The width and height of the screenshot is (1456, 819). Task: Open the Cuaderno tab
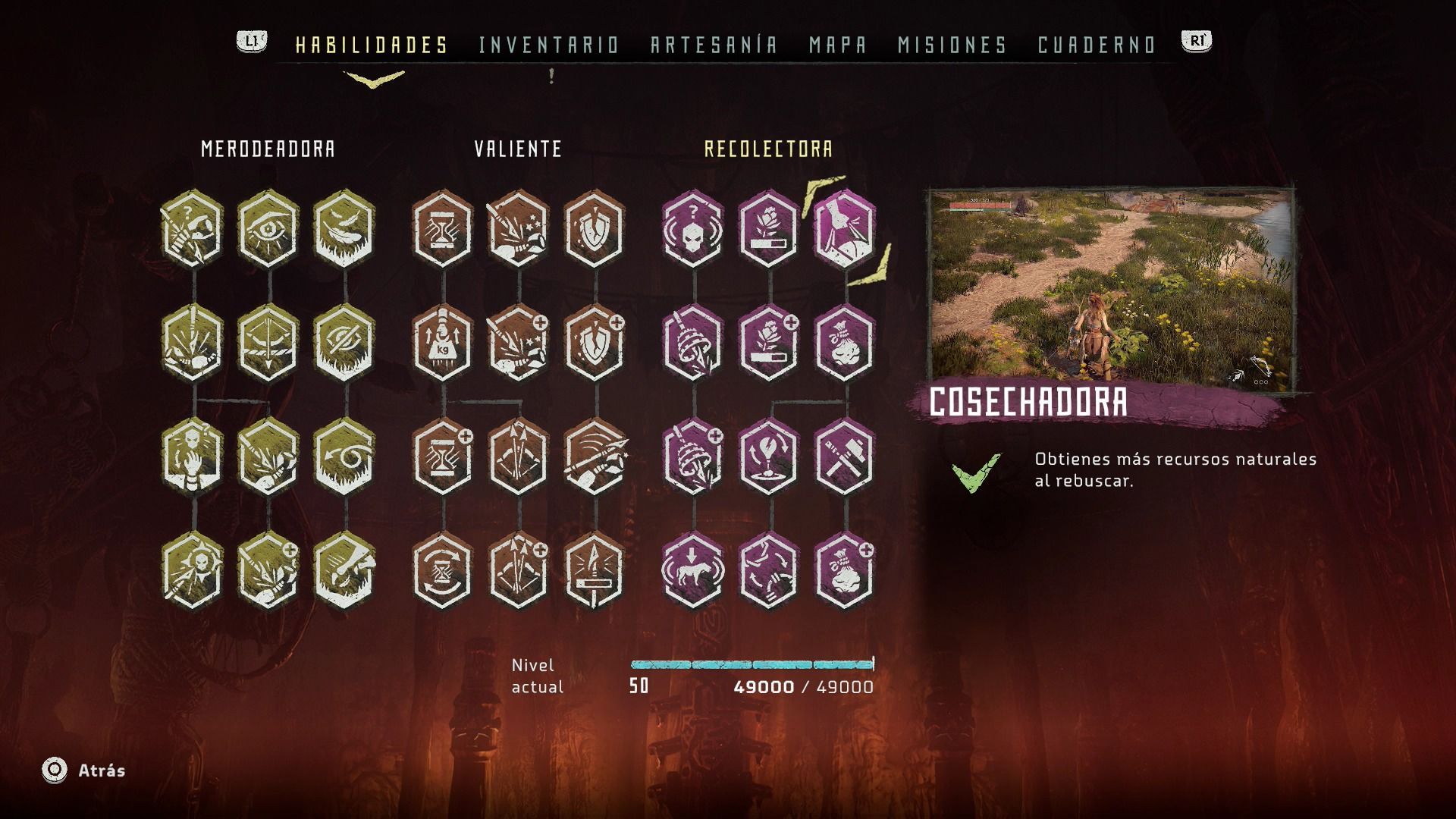[x=1097, y=45]
